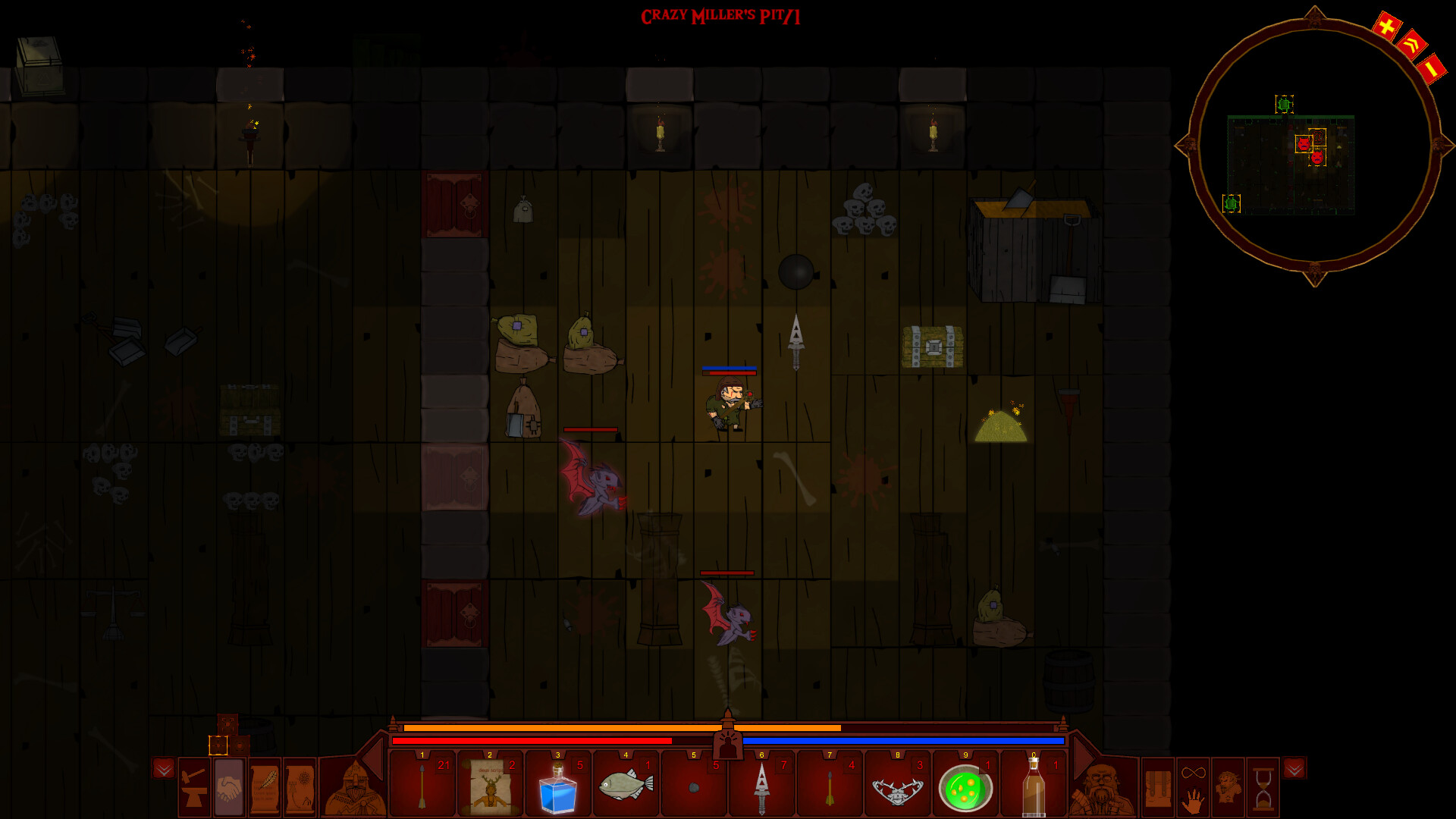
Task: Click the infinity hand ability icon
Action: click(1193, 788)
